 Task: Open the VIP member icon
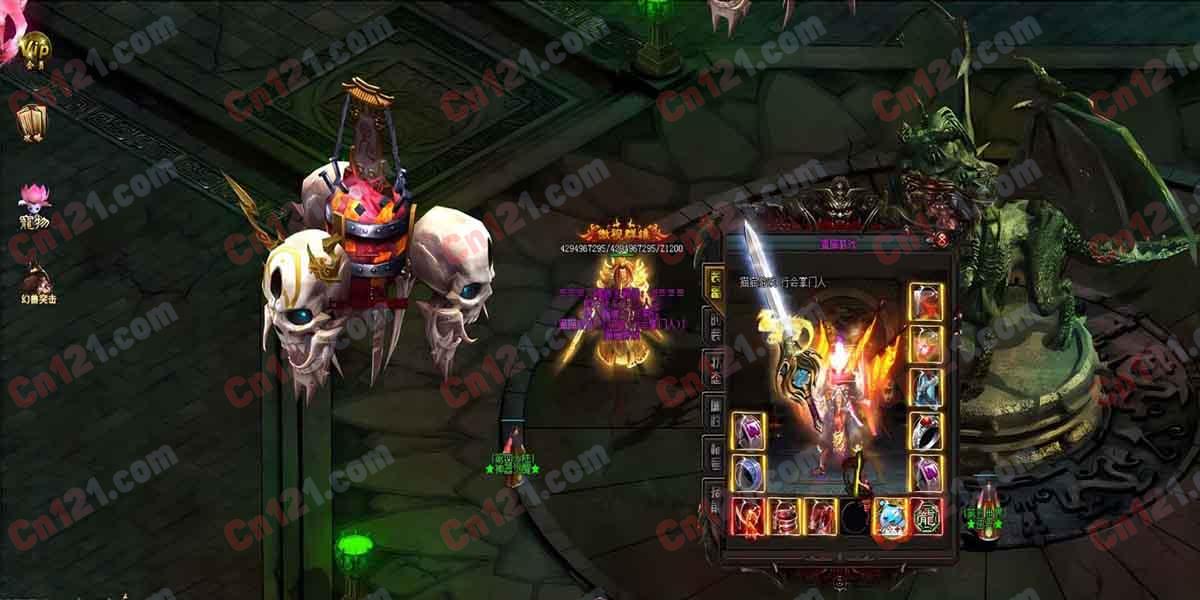[35, 48]
